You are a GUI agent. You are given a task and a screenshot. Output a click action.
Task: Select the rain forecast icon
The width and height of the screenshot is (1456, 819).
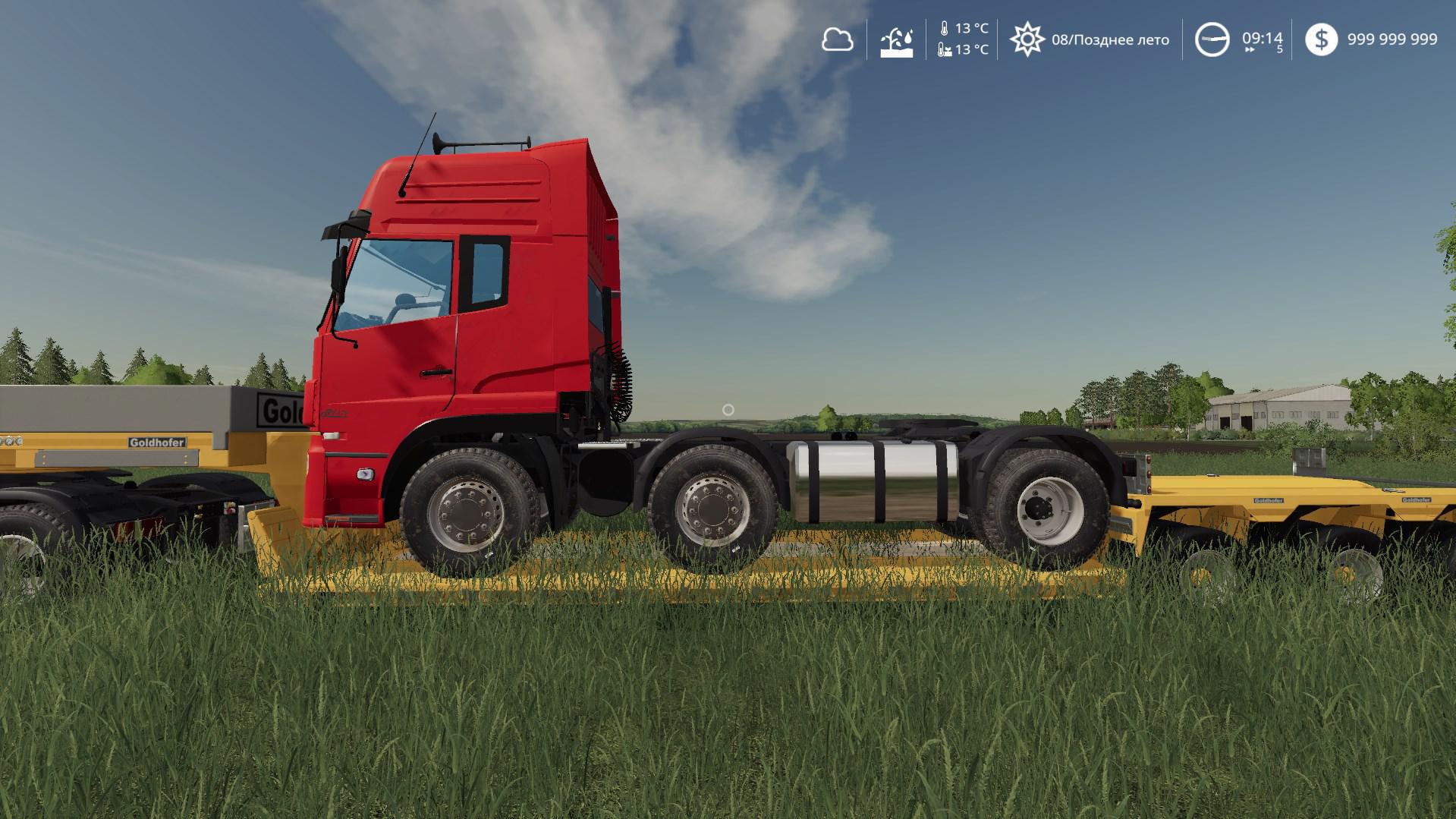[896, 41]
